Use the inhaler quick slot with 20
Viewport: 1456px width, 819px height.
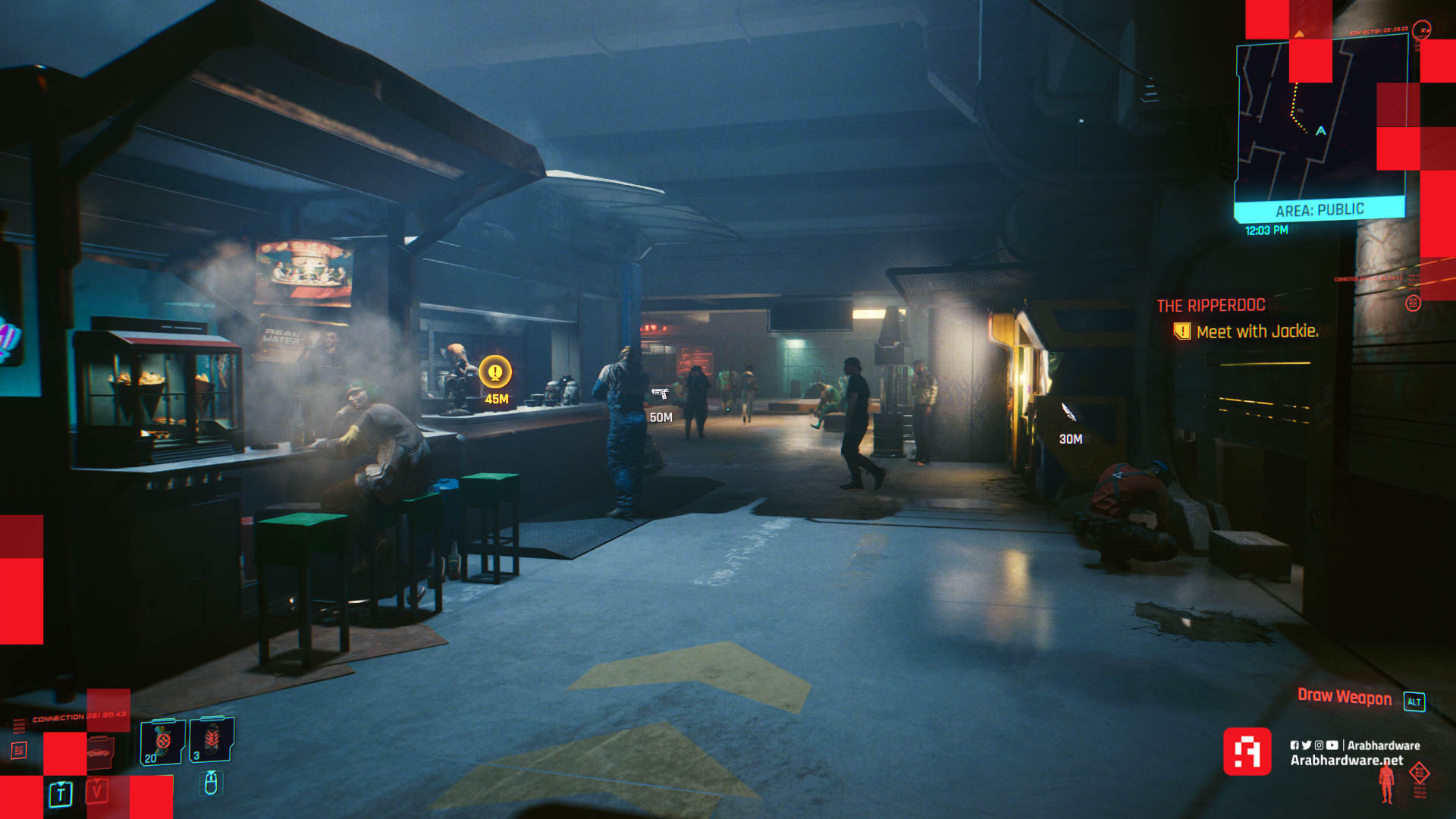coord(162,741)
